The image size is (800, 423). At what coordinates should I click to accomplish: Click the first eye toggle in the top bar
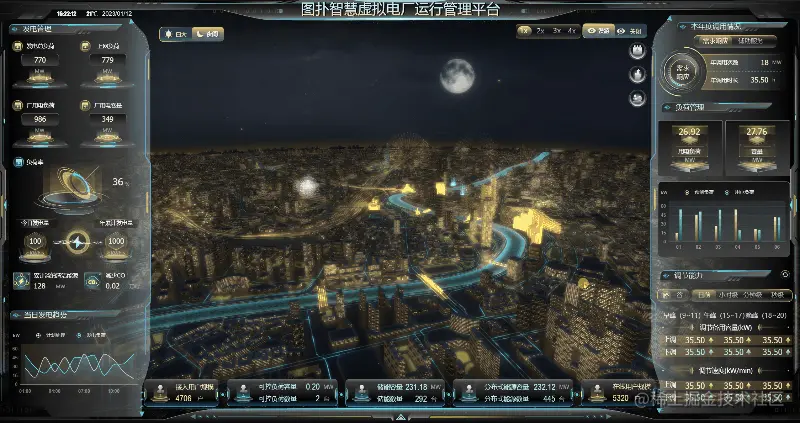pos(598,31)
